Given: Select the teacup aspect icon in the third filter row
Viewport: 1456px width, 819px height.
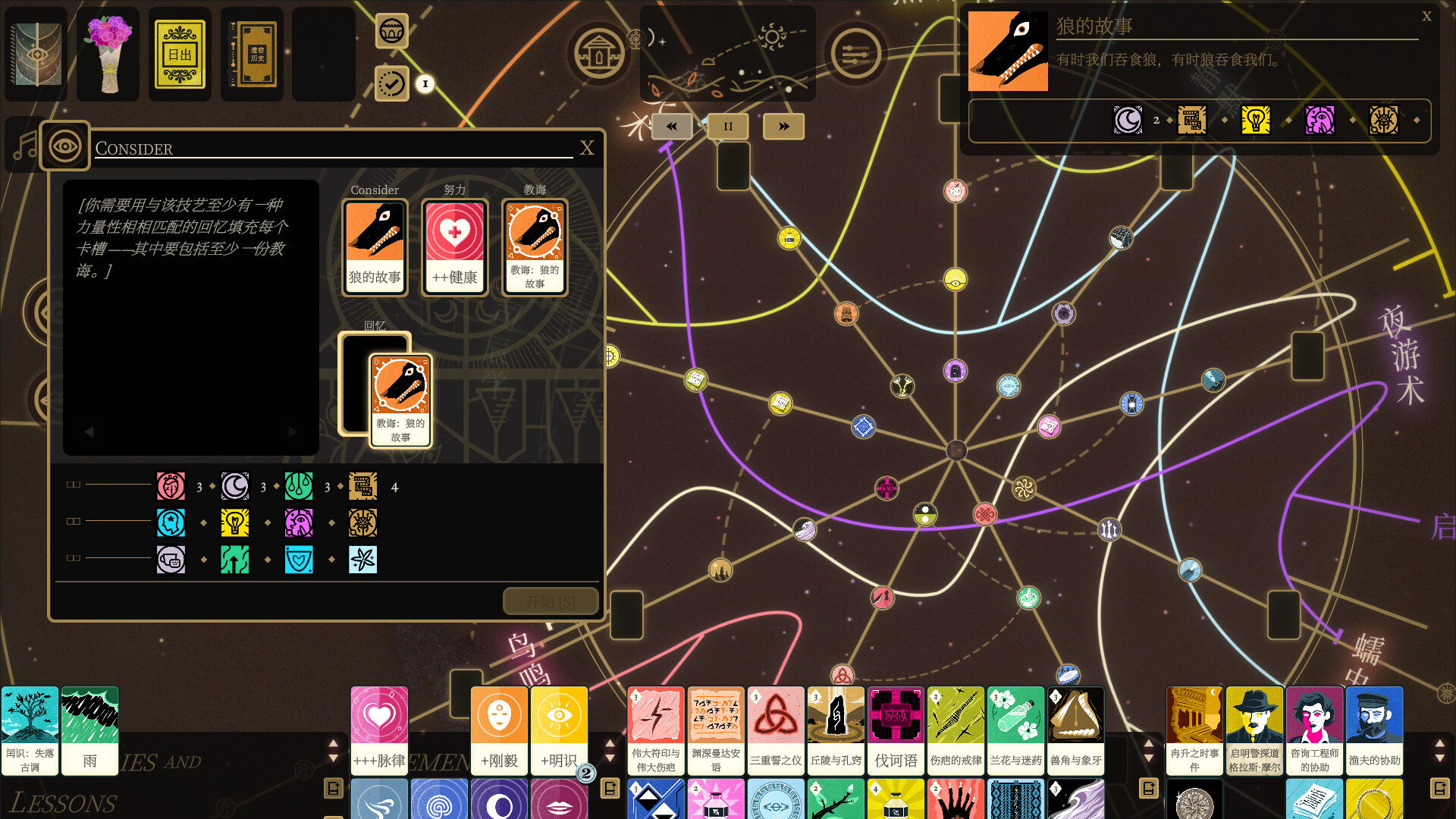Looking at the screenshot, I should 171,559.
